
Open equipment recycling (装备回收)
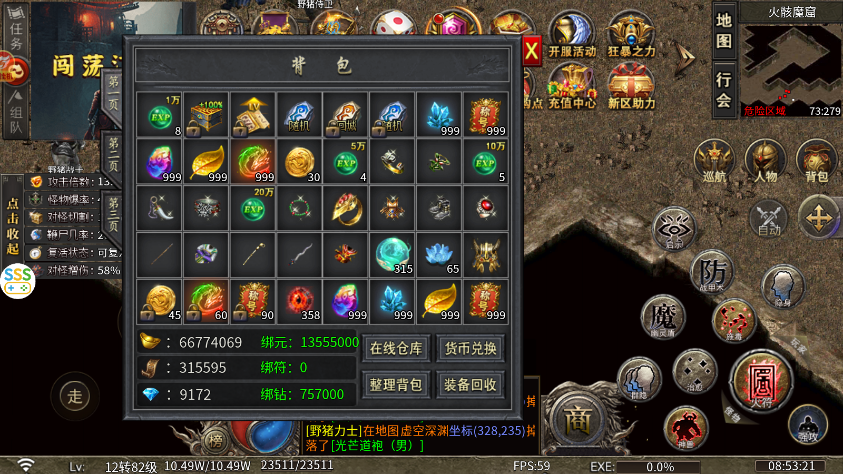(469, 384)
